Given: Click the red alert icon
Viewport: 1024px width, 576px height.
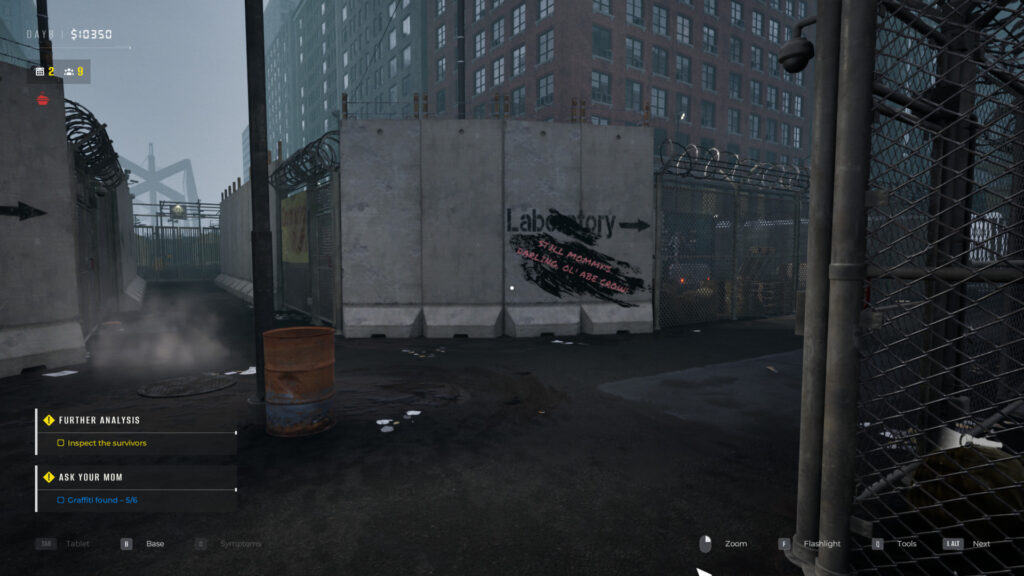Looking at the screenshot, I should [x=42, y=99].
